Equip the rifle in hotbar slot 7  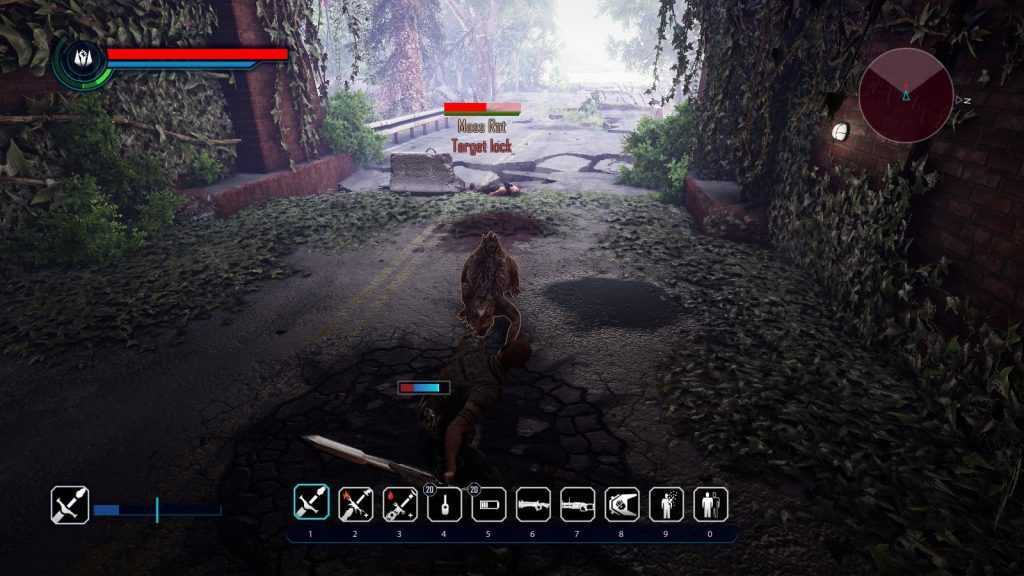pos(578,504)
